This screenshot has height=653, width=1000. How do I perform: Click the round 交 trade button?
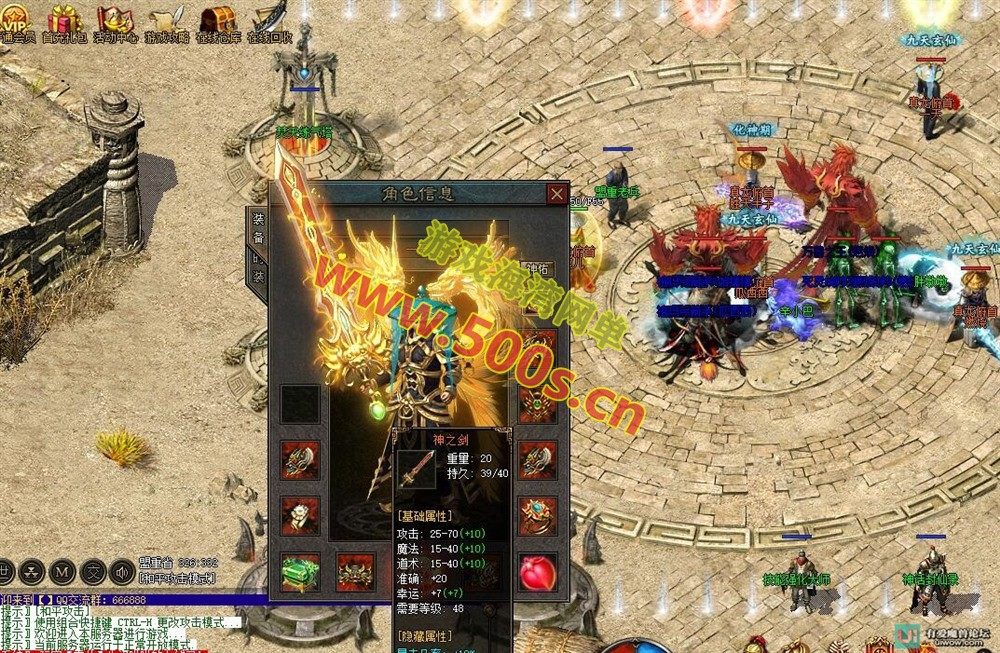tap(92, 572)
